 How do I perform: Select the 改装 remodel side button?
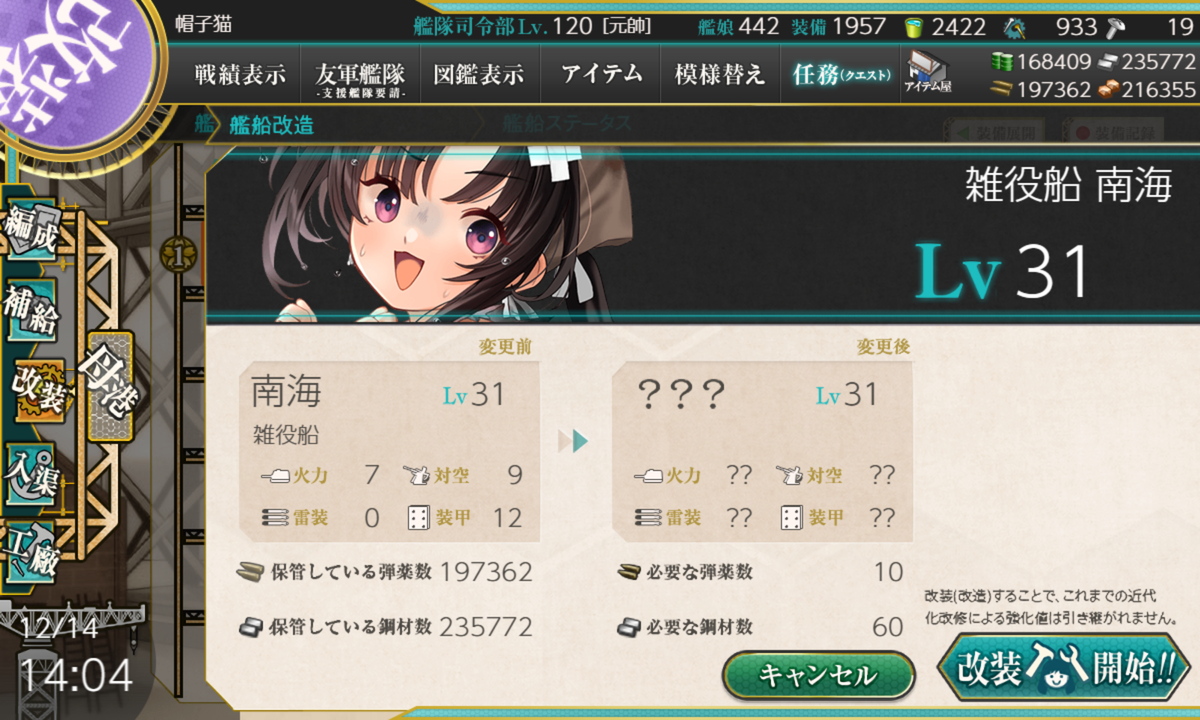click(x=38, y=390)
